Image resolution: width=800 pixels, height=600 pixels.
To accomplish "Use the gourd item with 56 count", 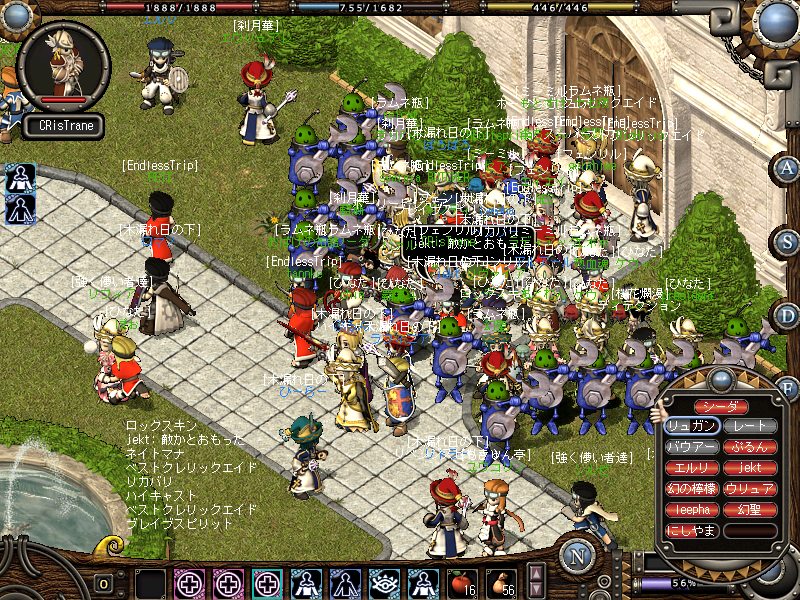I will click(x=501, y=582).
